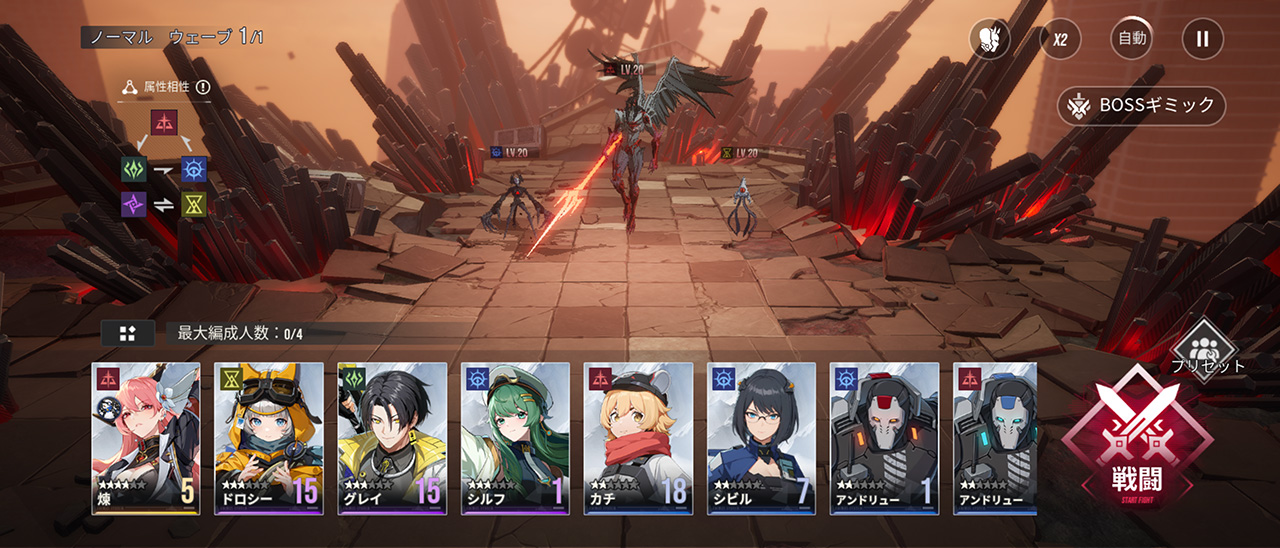
Task: Choose the シビル character card
Action: 761,438
